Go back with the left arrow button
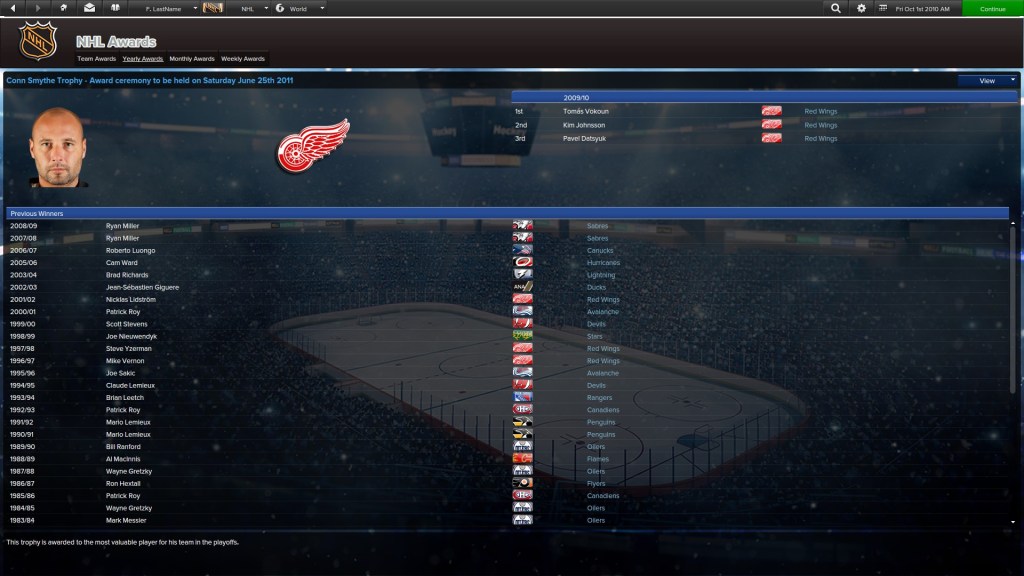 point(12,8)
